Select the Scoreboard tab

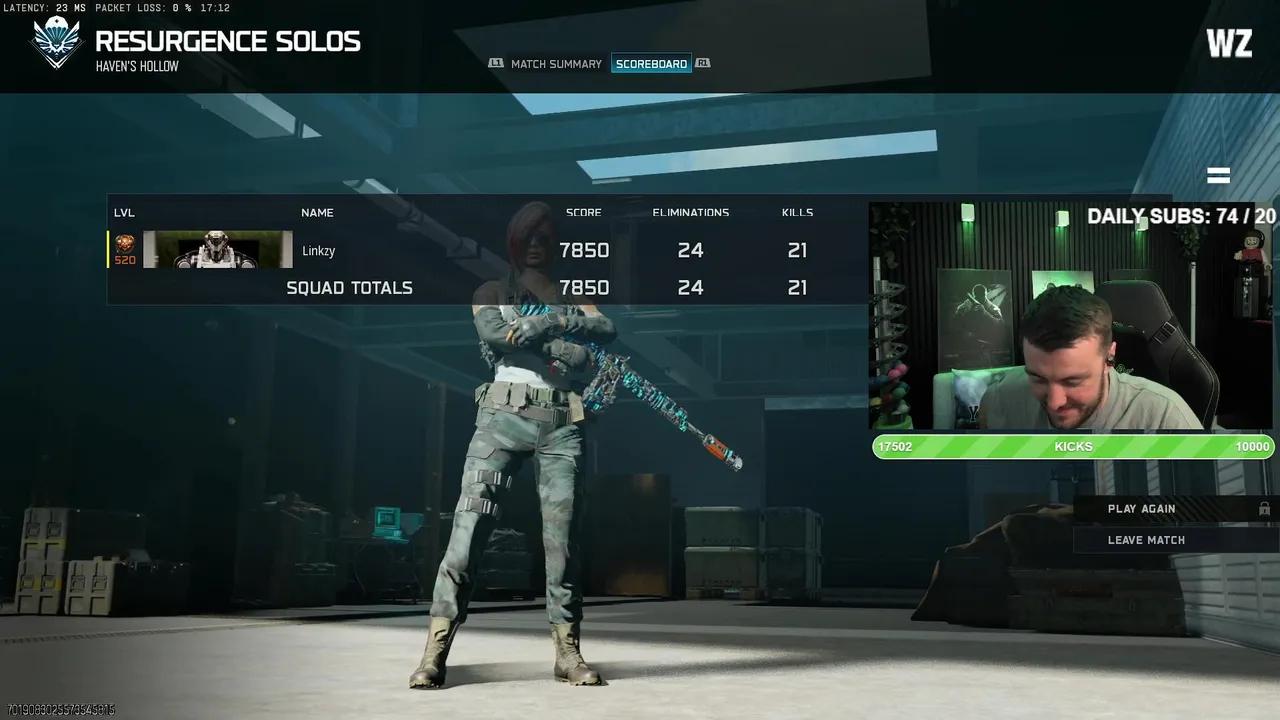click(x=651, y=64)
